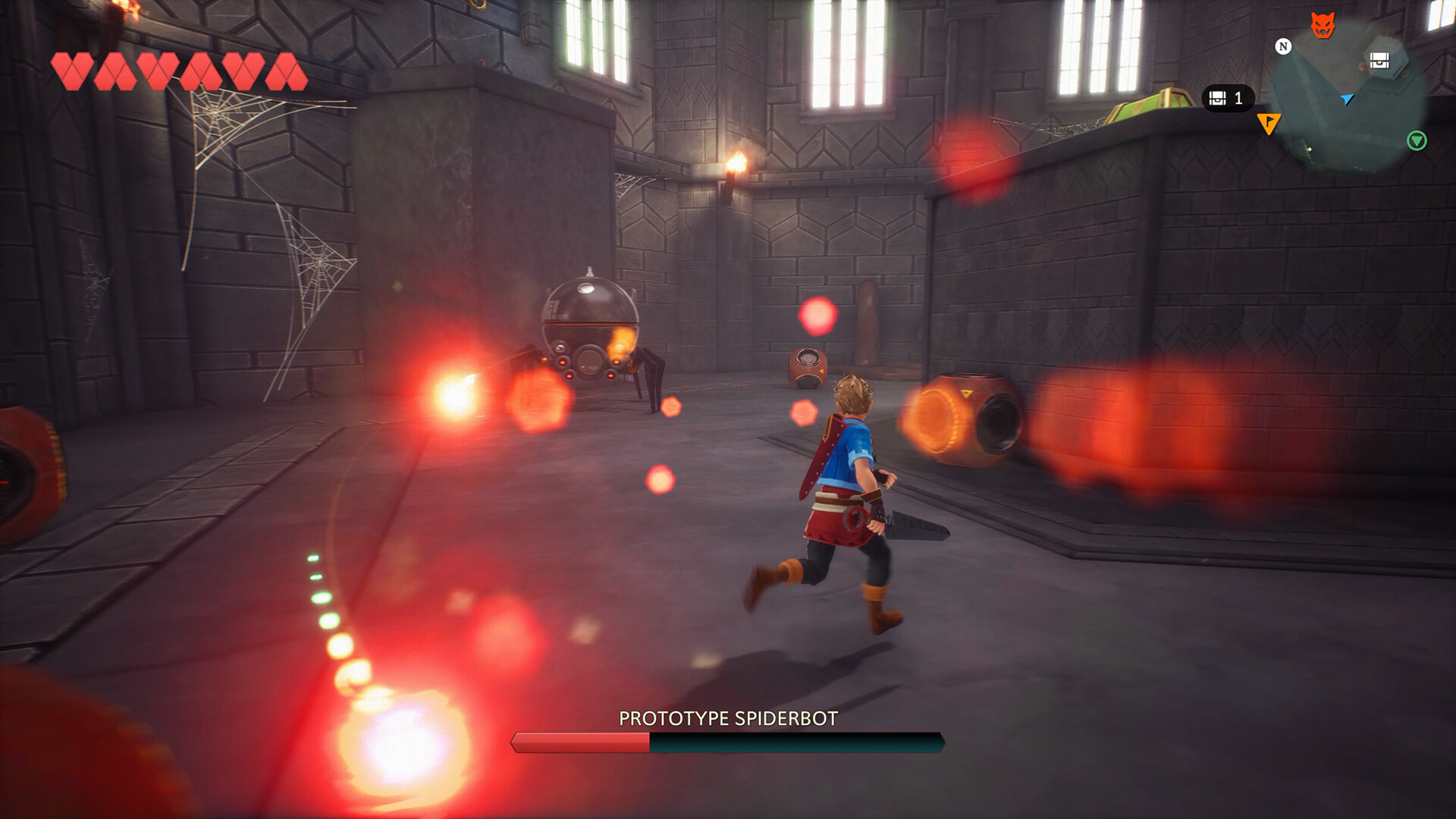
Task: Select the blue player arrow on the minimap
Action: coord(1347,100)
